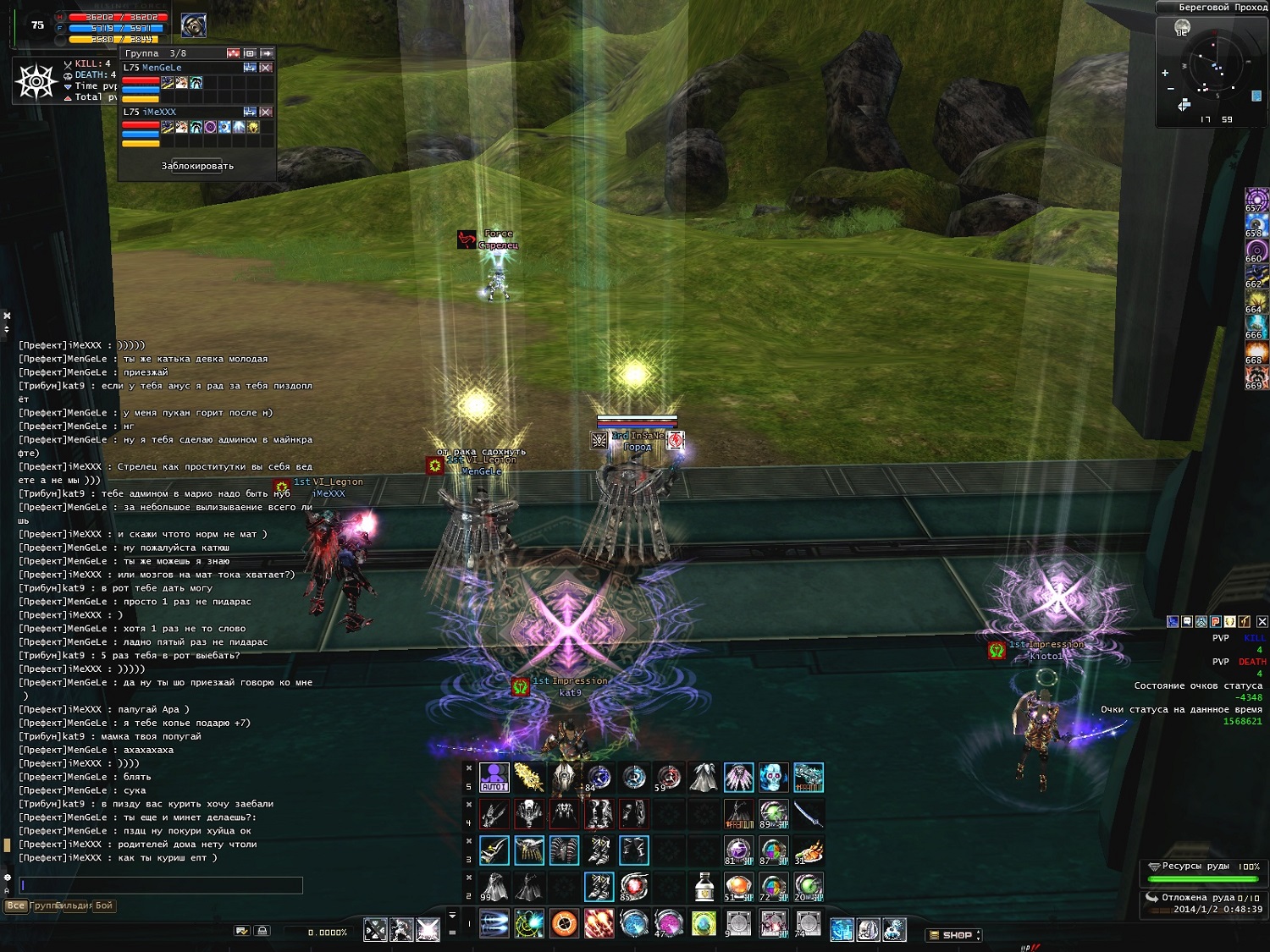Remove MenGeLe from the party with X

[266, 68]
